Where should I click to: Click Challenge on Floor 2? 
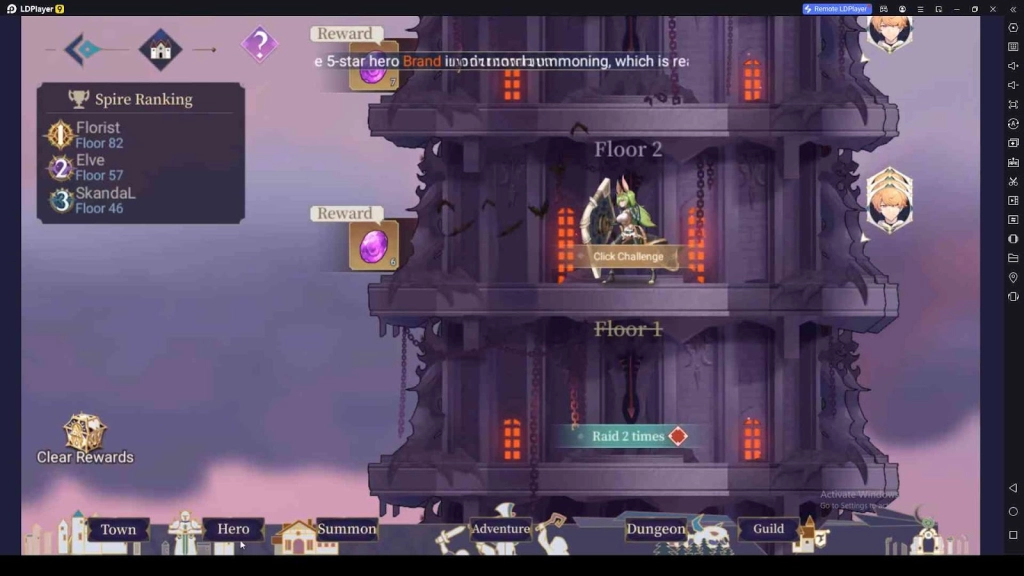coord(627,257)
